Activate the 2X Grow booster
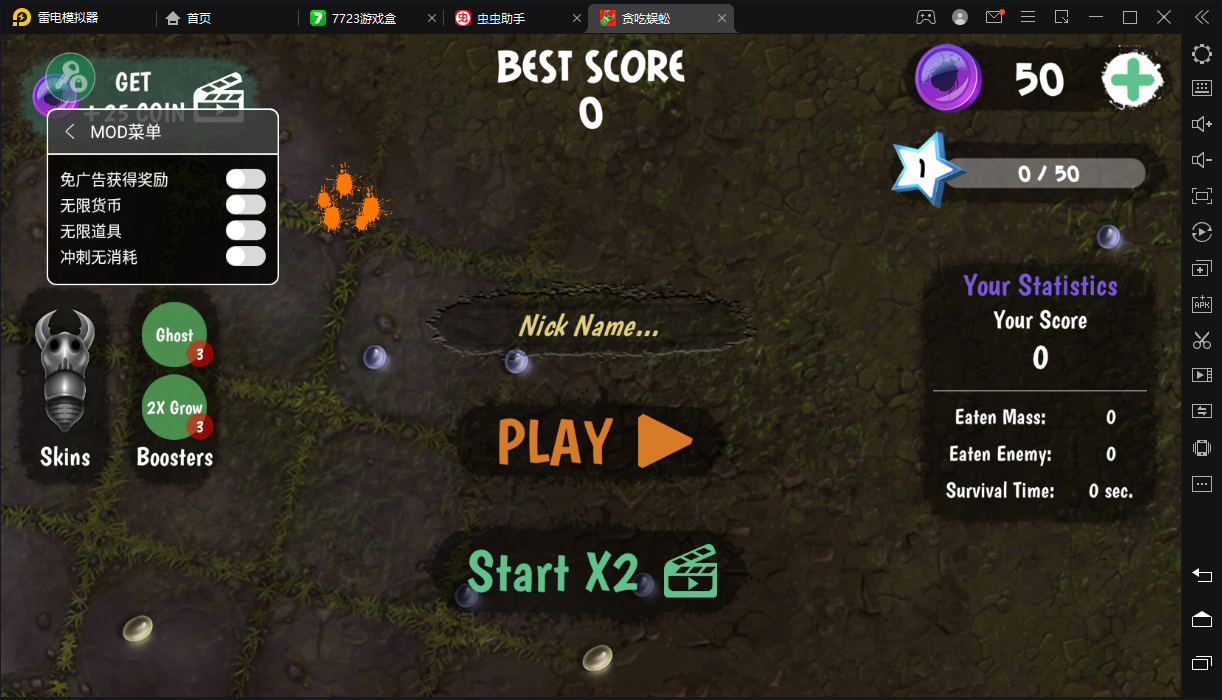 [175, 407]
